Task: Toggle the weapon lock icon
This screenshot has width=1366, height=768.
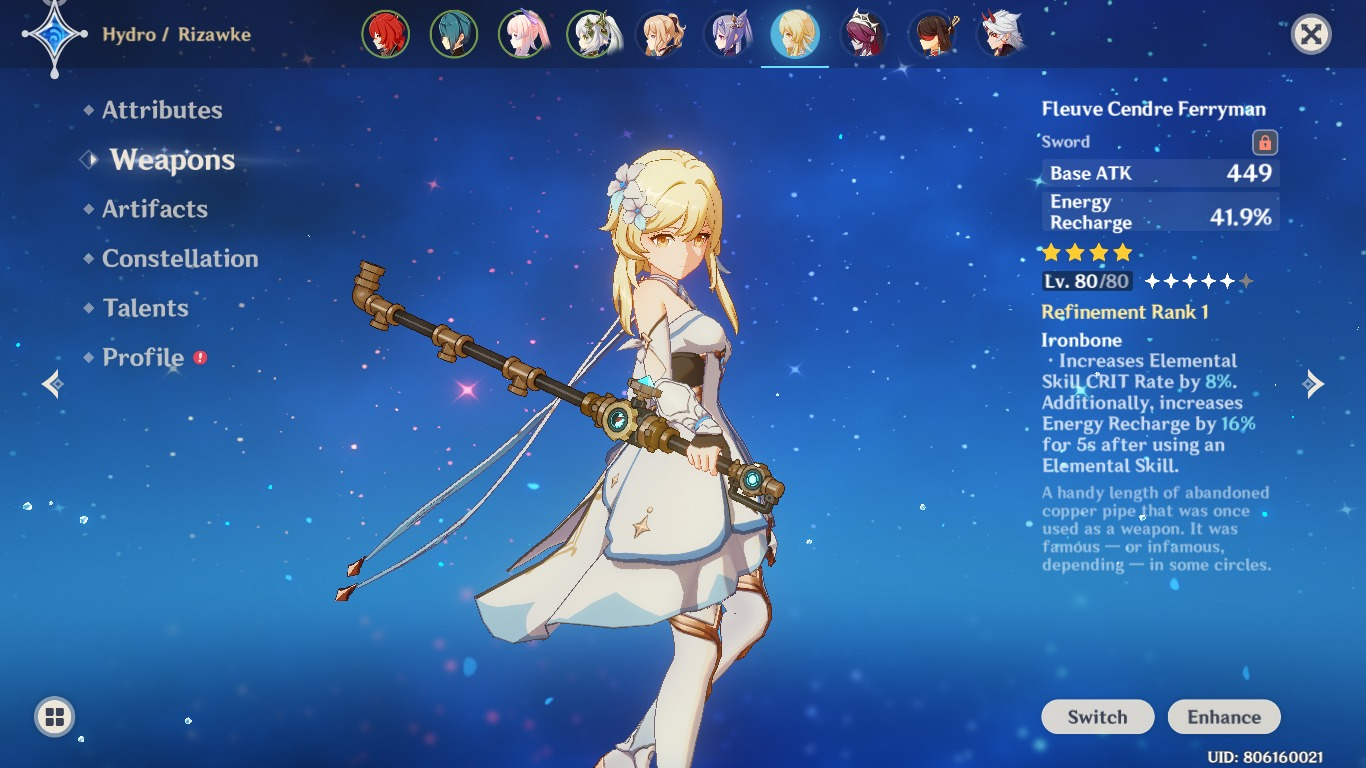Action: click(1265, 142)
